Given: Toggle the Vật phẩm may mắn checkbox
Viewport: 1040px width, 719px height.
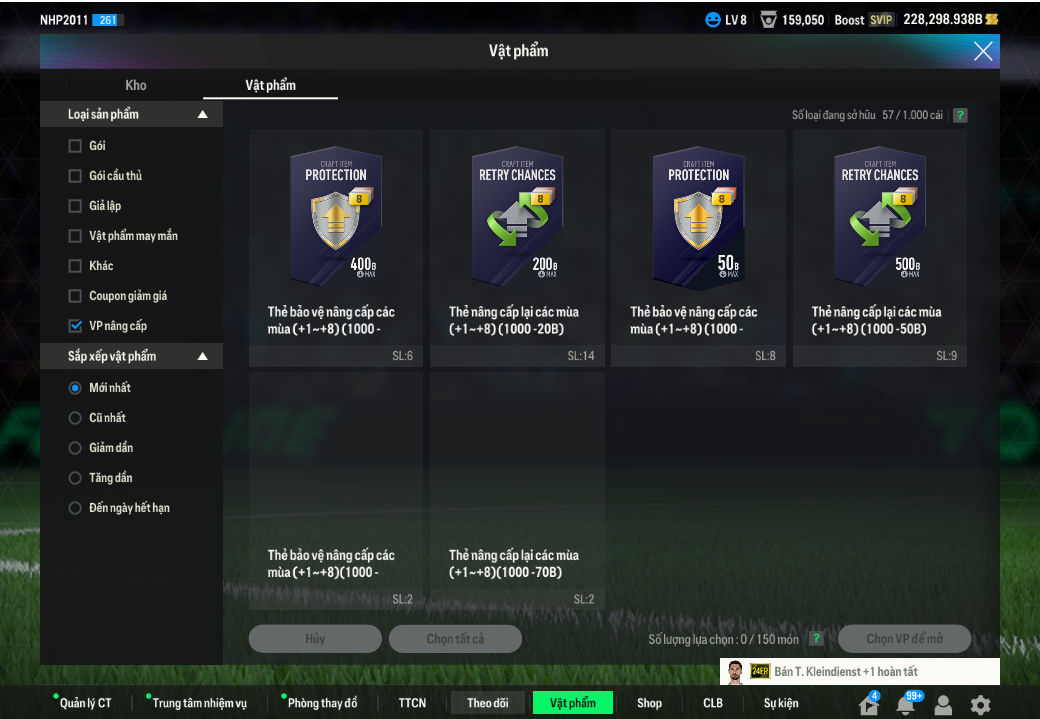Looking at the screenshot, I should [75, 236].
